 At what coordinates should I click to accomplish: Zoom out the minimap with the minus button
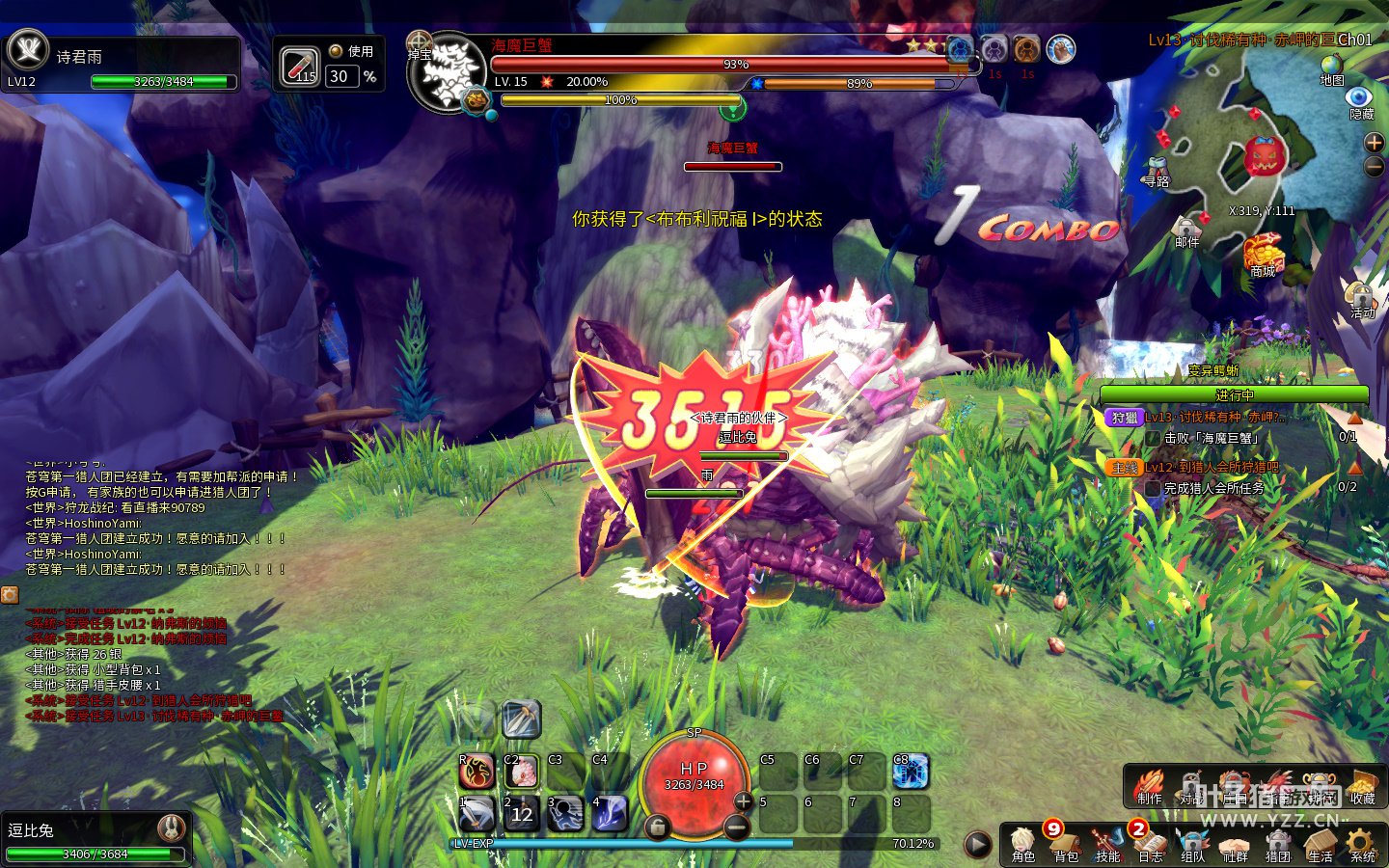pyautogui.click(x=1374, y=166)
